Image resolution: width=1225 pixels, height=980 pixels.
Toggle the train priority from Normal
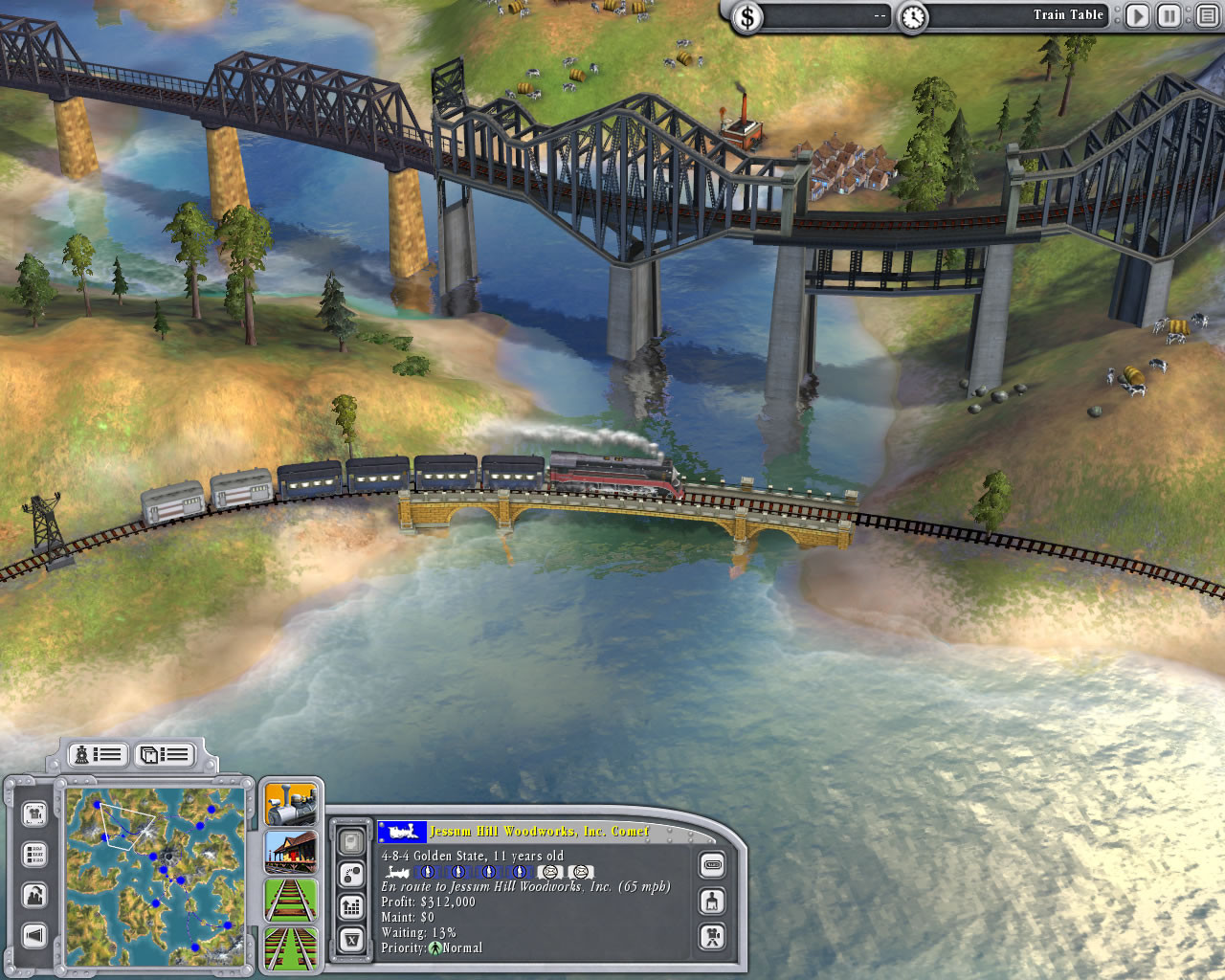435,947
